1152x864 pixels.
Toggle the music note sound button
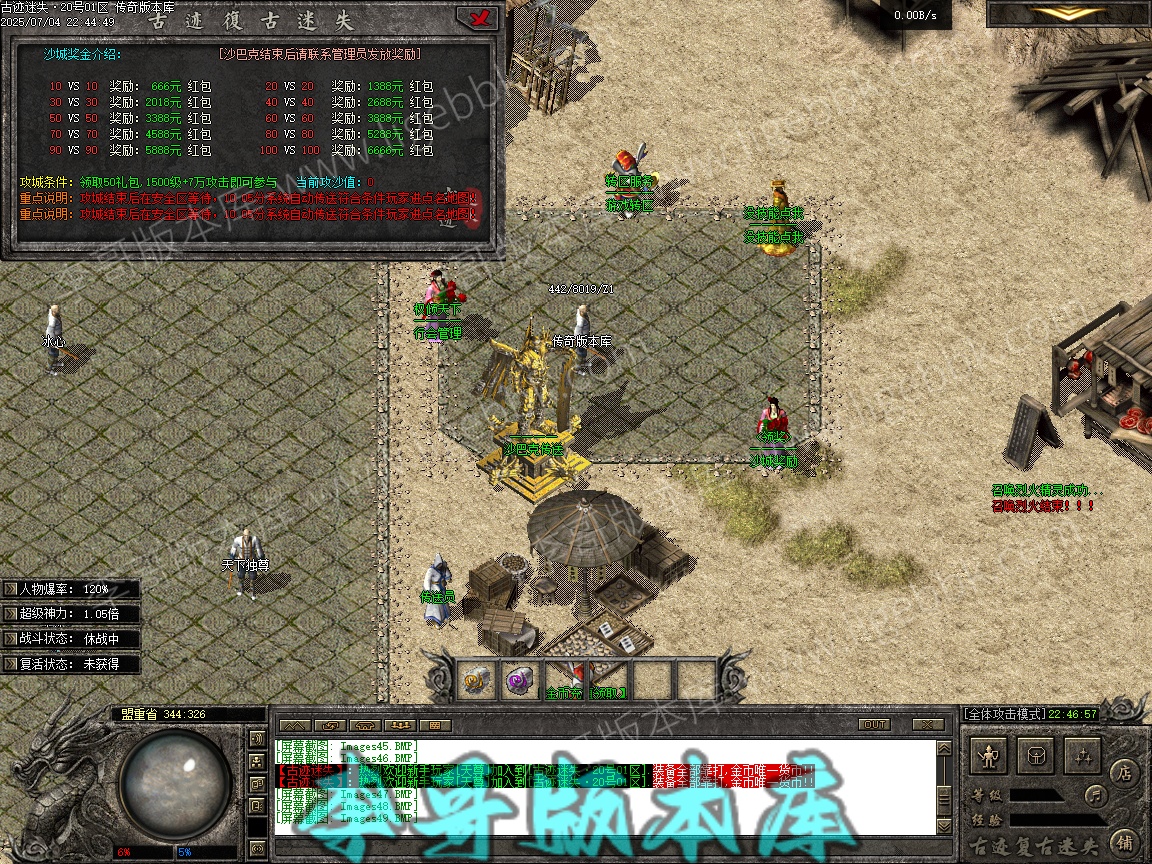click(1096, 796)
